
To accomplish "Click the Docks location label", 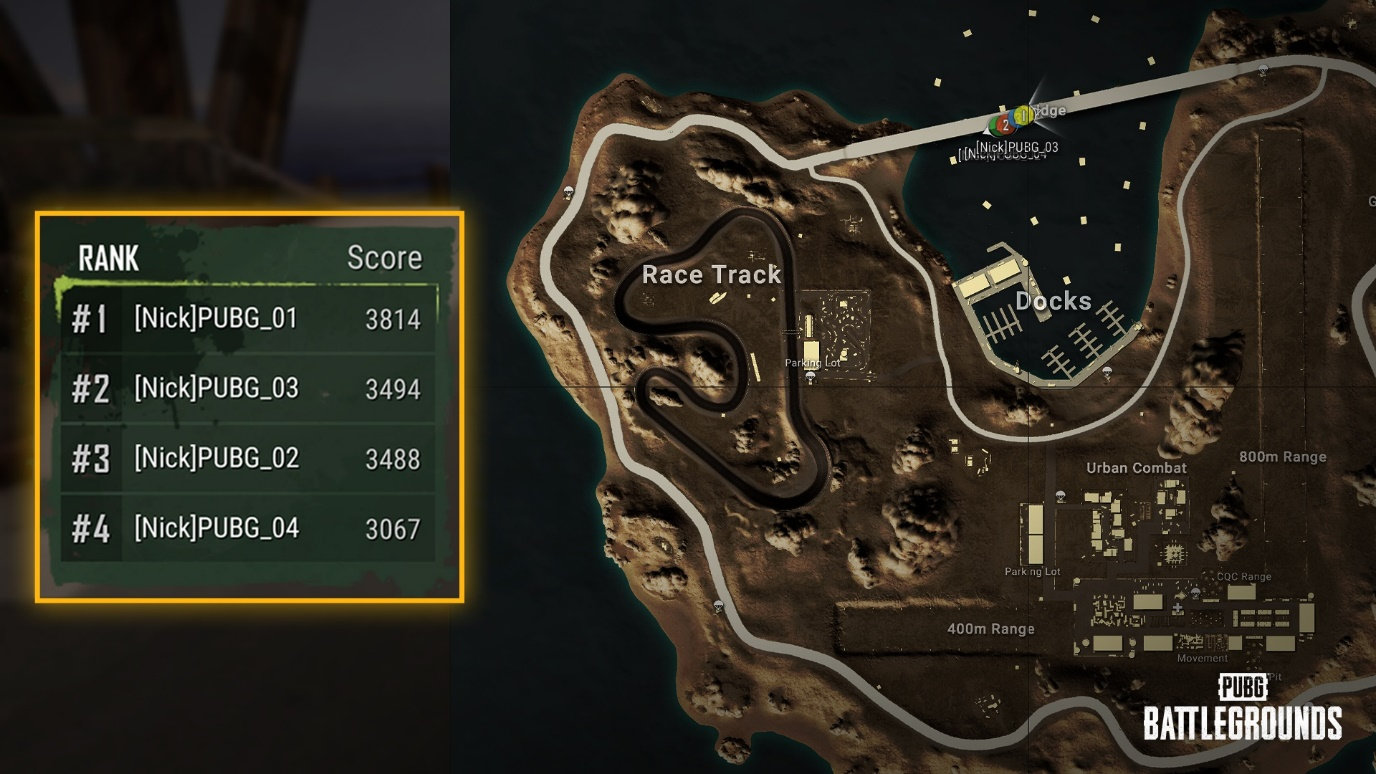I will click(x=1053, y=301).
